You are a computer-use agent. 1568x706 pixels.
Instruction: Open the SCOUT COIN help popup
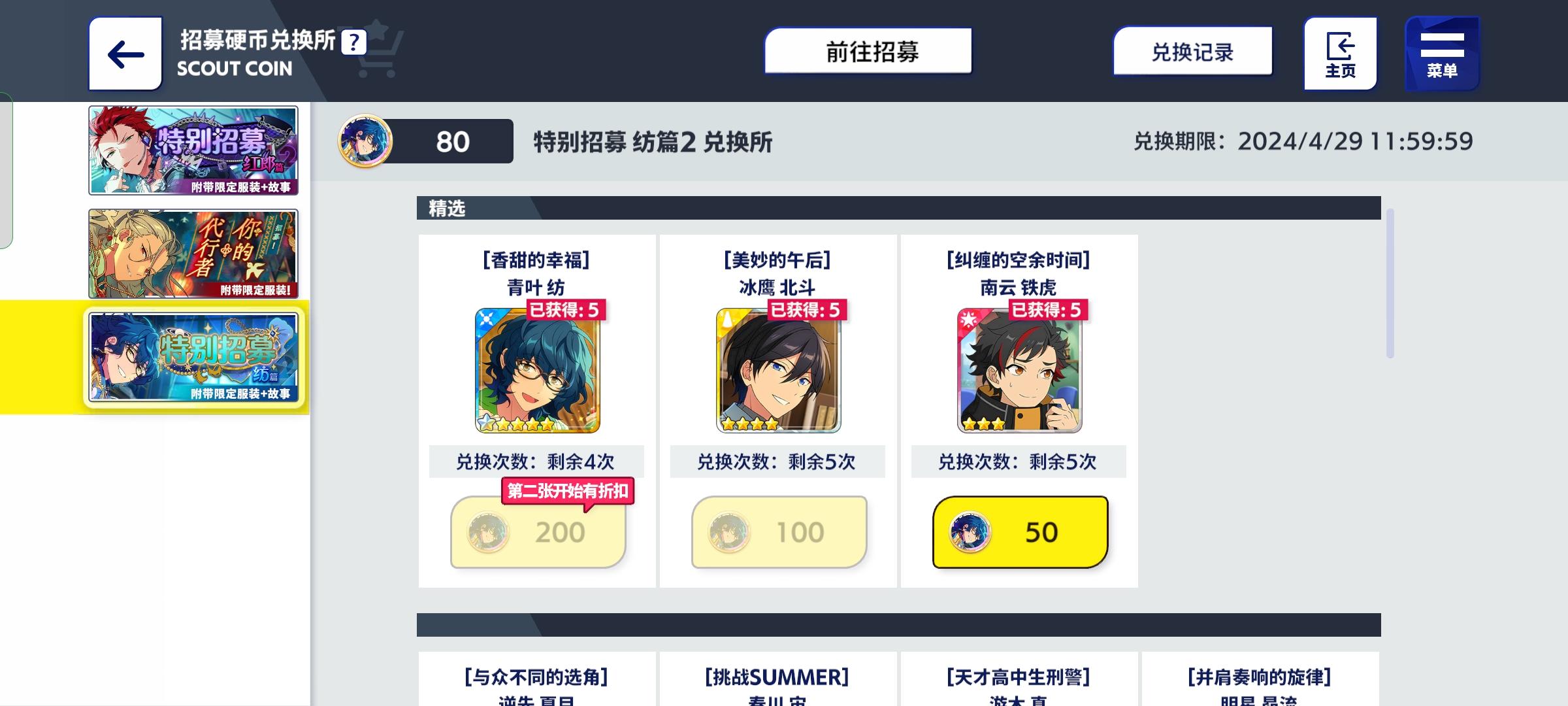[x=353, y=41]
